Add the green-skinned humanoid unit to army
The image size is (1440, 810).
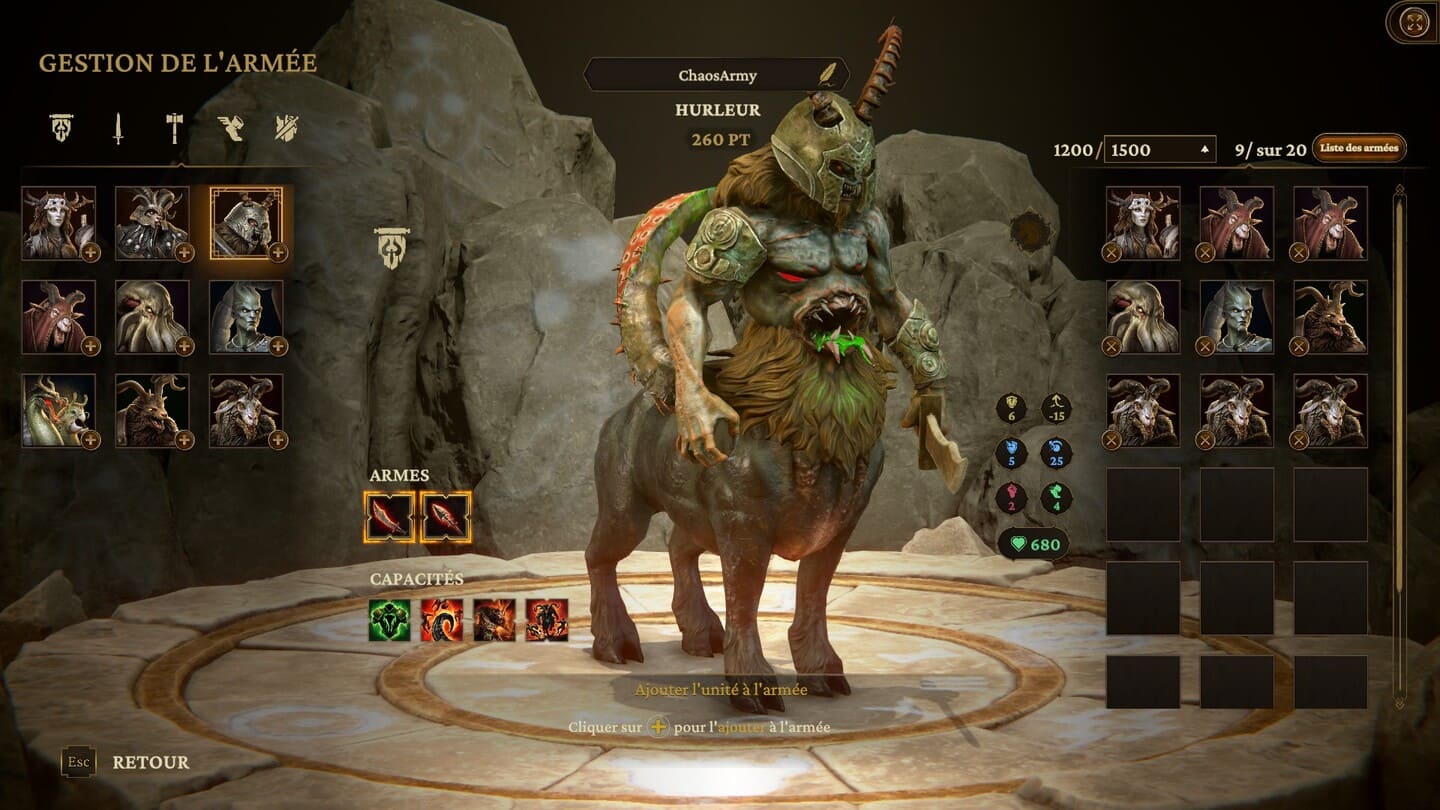coord(278,346)
